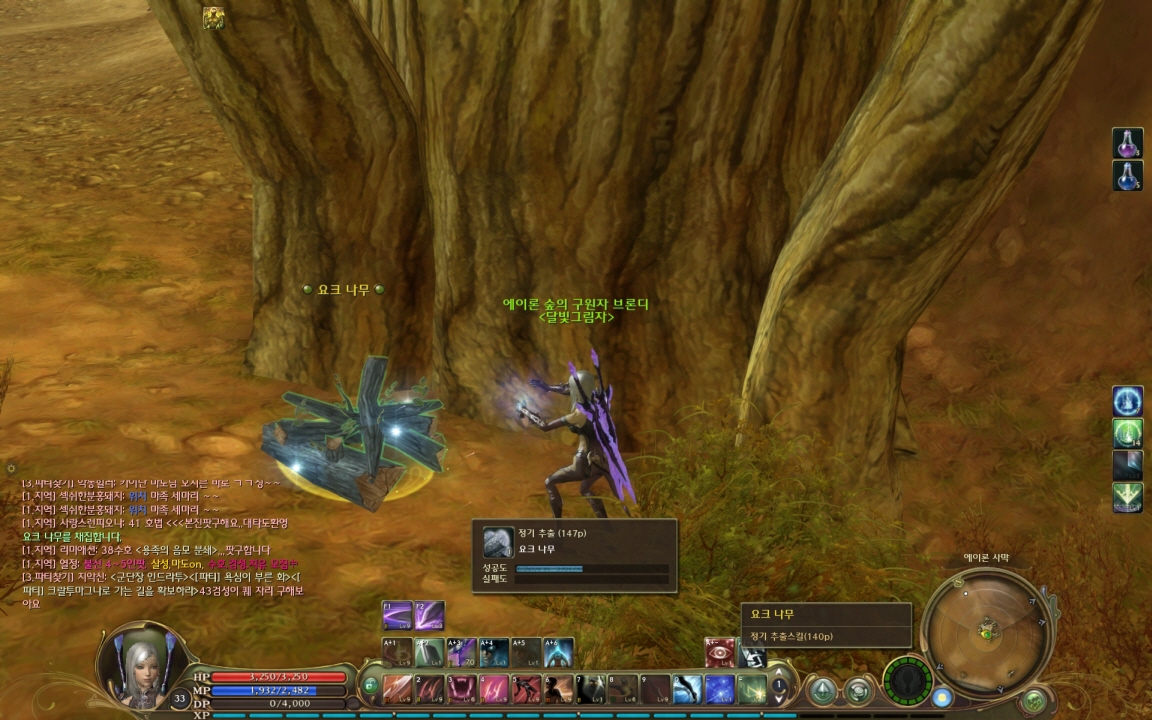The height and width of the screenshot is (720, 1152).
Task: Use the purple potion quick slot
Action: (x=1127, y=143)
